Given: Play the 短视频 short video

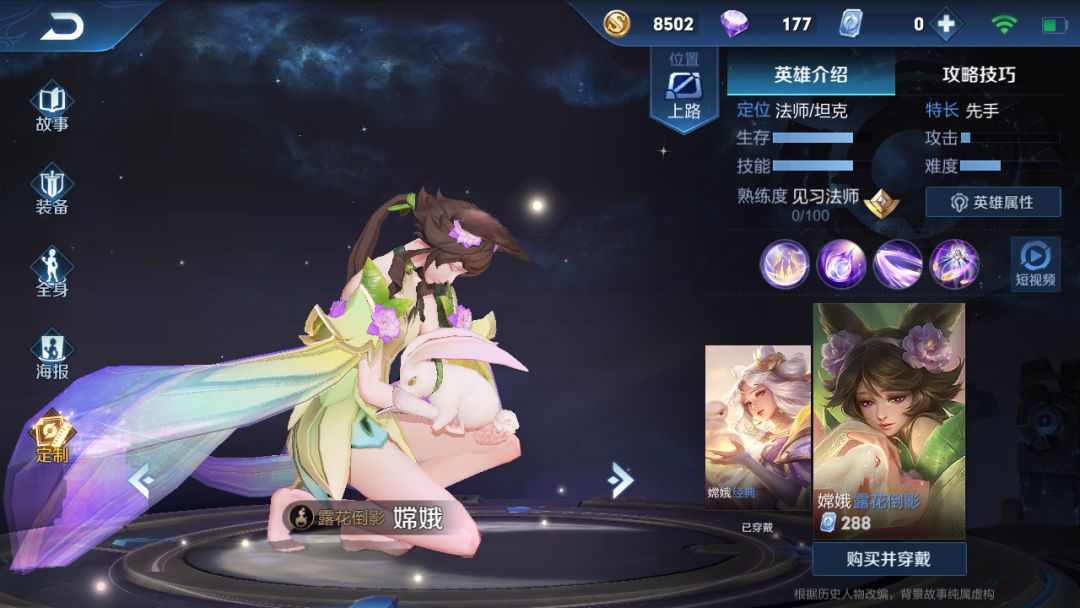Looking at the screenshot, I should (1035, 264).
